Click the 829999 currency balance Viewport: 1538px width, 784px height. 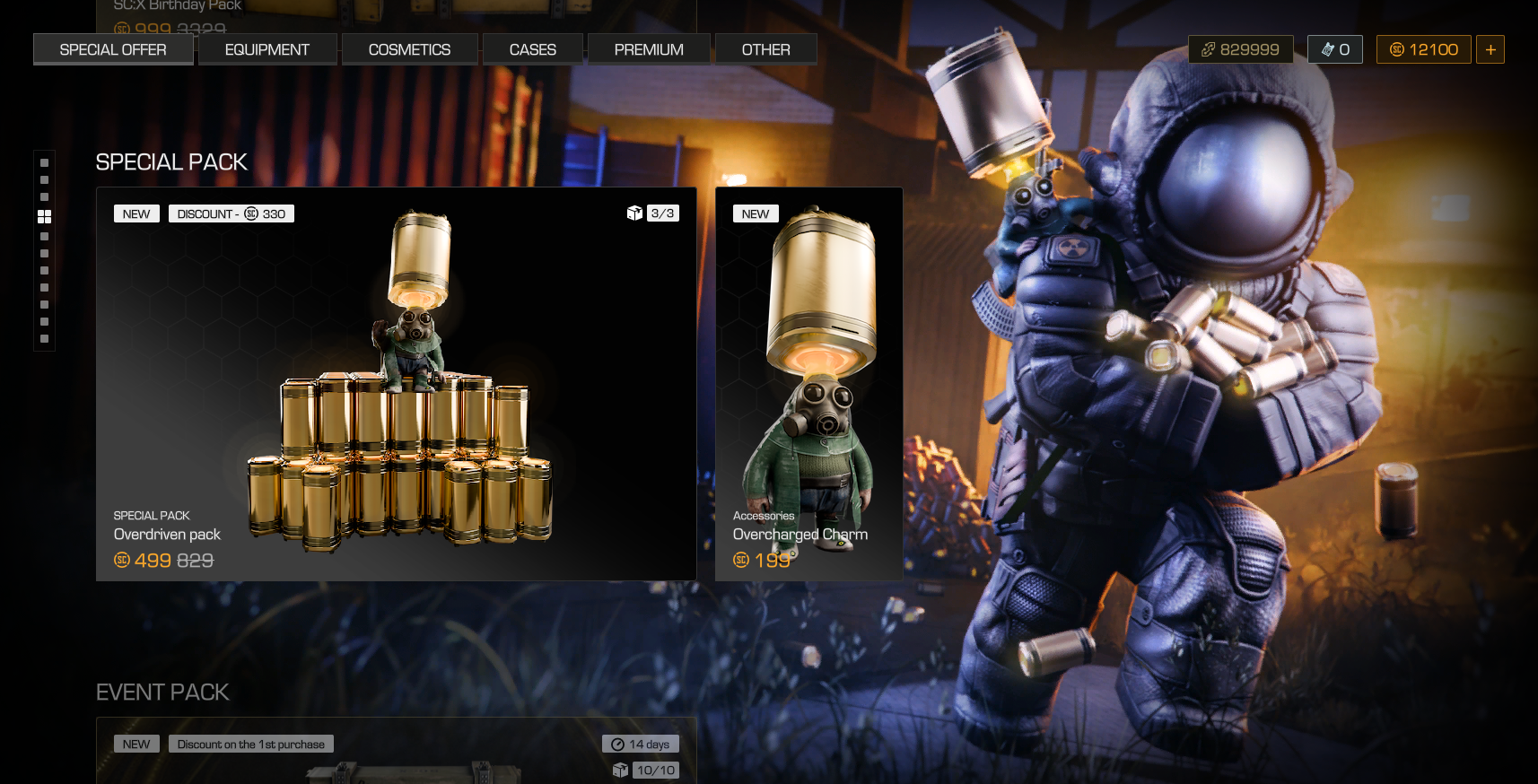[x=1241, y=49]
